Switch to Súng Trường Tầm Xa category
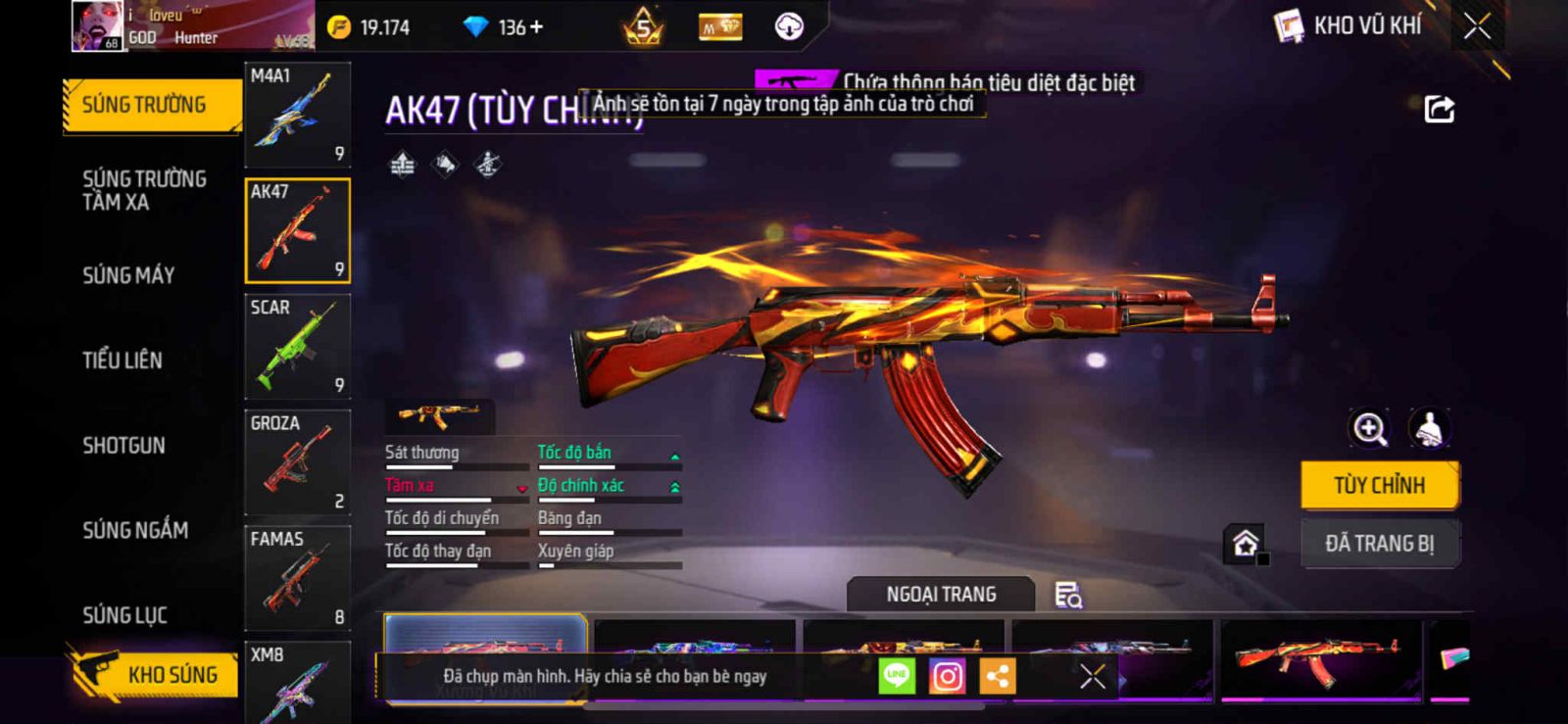Screen dimensions: 1568x724 [x=144, y=190]
